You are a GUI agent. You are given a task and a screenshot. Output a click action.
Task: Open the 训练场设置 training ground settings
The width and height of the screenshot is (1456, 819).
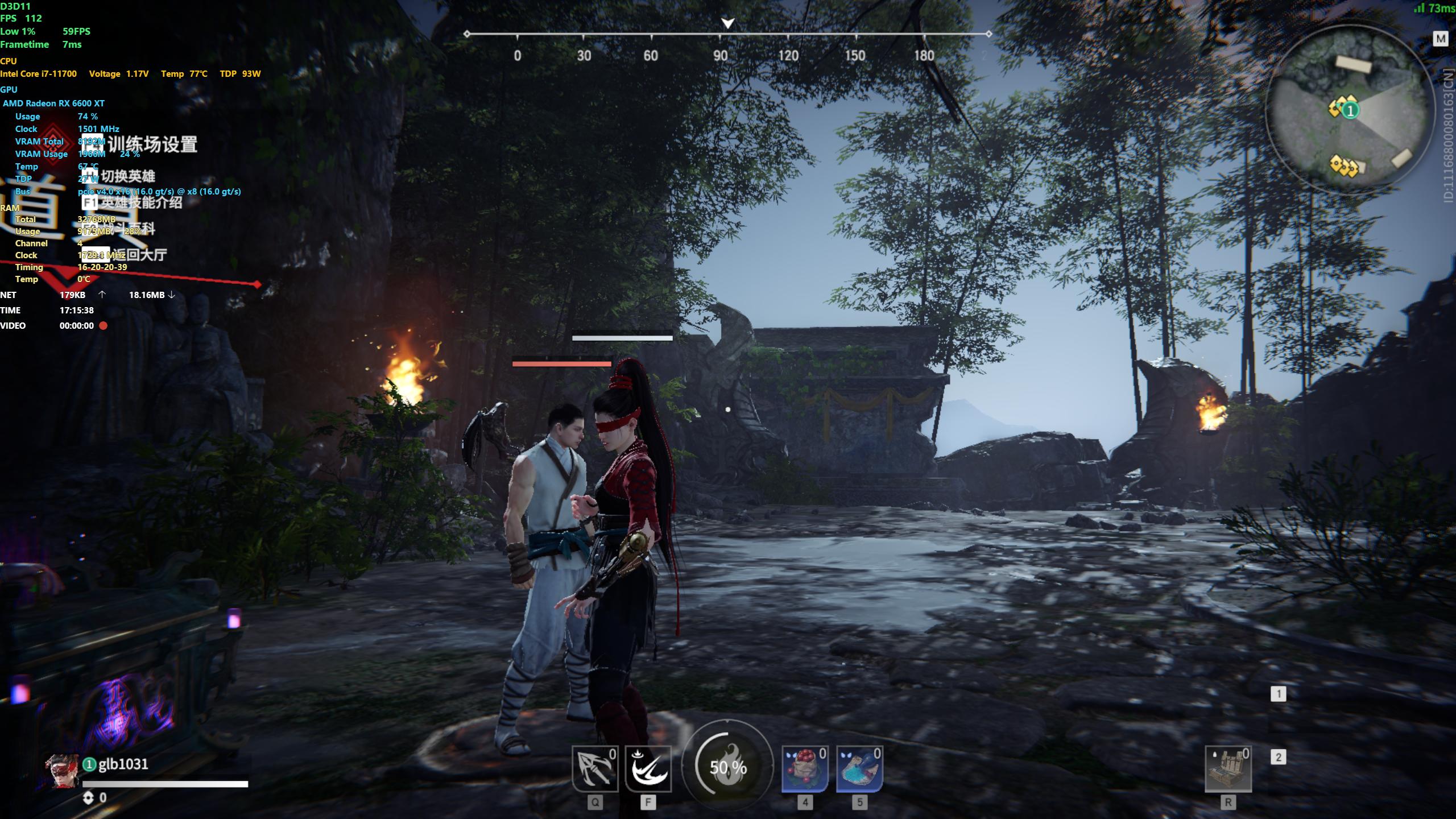[x=152, y=144]
